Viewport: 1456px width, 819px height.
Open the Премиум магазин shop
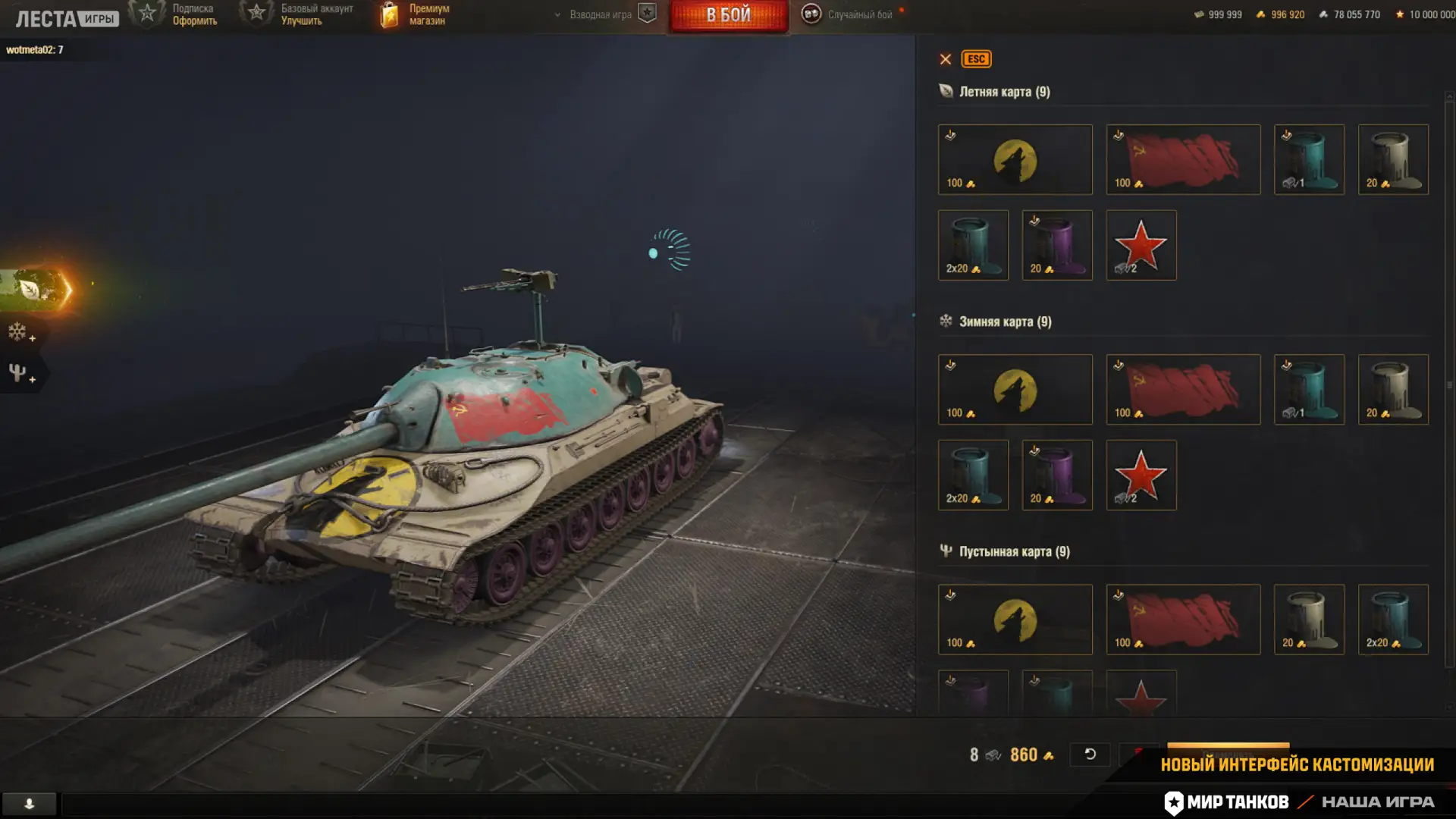415,14
